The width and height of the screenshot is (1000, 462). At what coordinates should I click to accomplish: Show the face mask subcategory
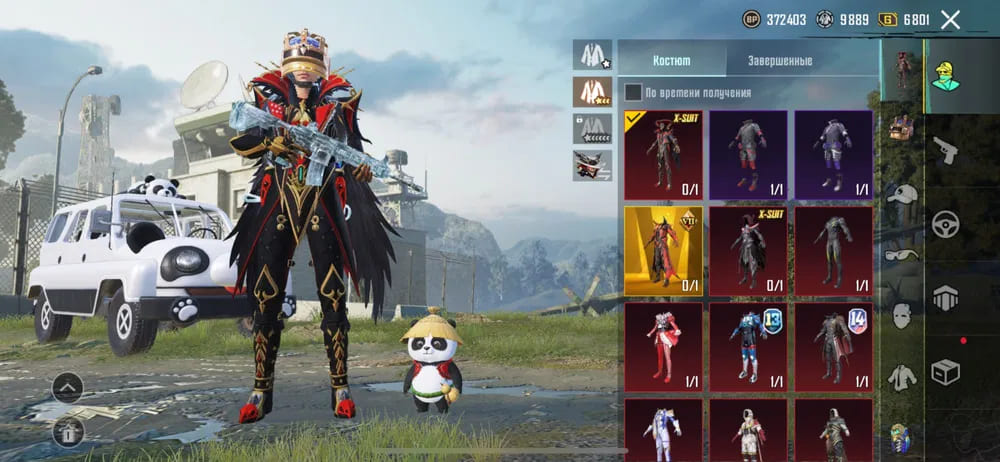point(902,315)
